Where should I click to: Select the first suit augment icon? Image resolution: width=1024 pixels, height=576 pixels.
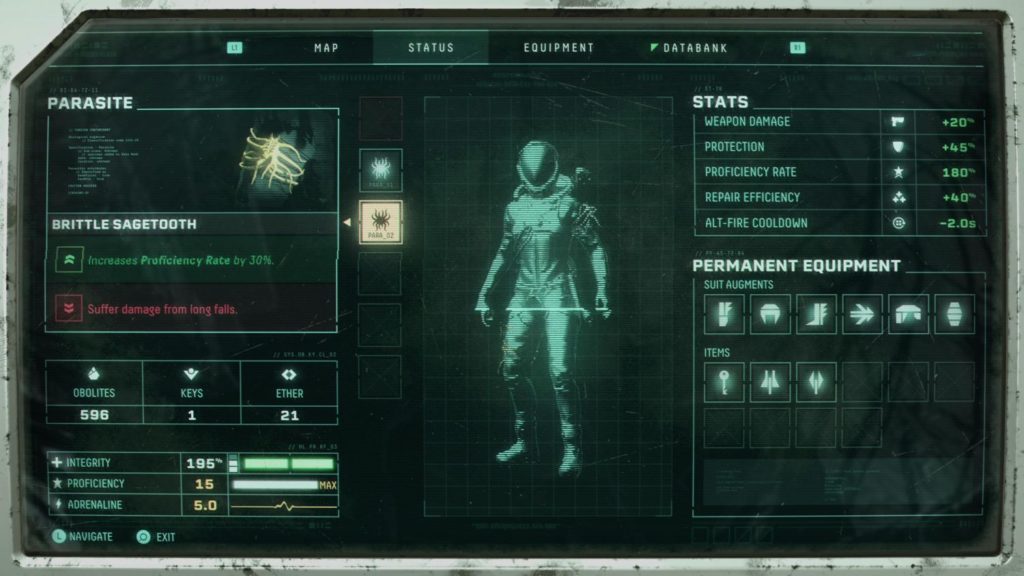tap(723, 314)
